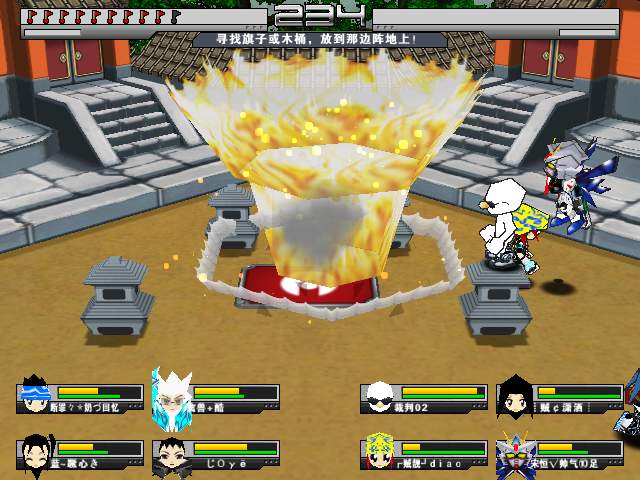Image resolution: width=640 pixels, height=480 pixels.
Task: Select the blue-headband player portrait
Action: (35, 396)
